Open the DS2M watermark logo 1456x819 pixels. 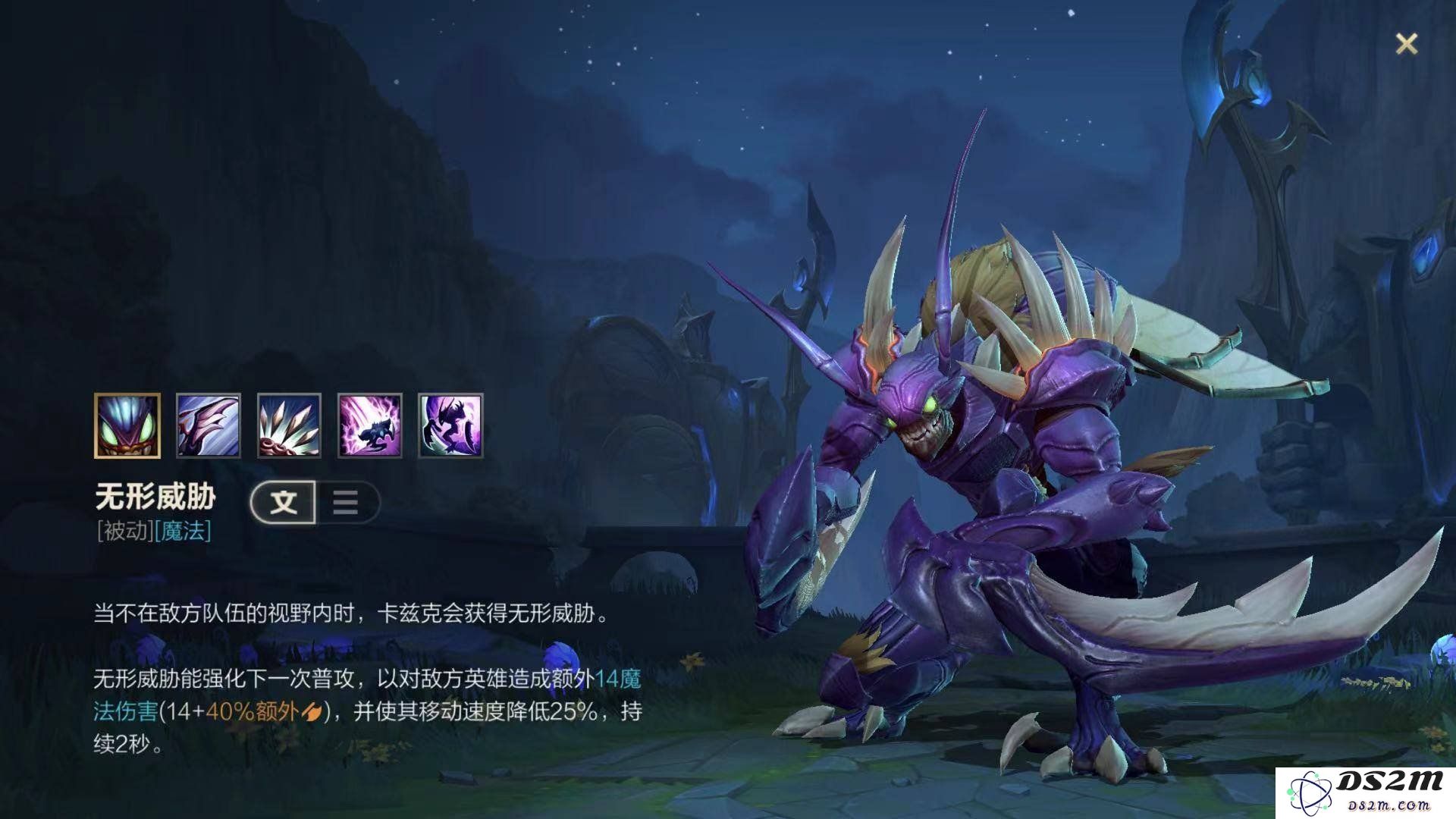point(1365,793)
